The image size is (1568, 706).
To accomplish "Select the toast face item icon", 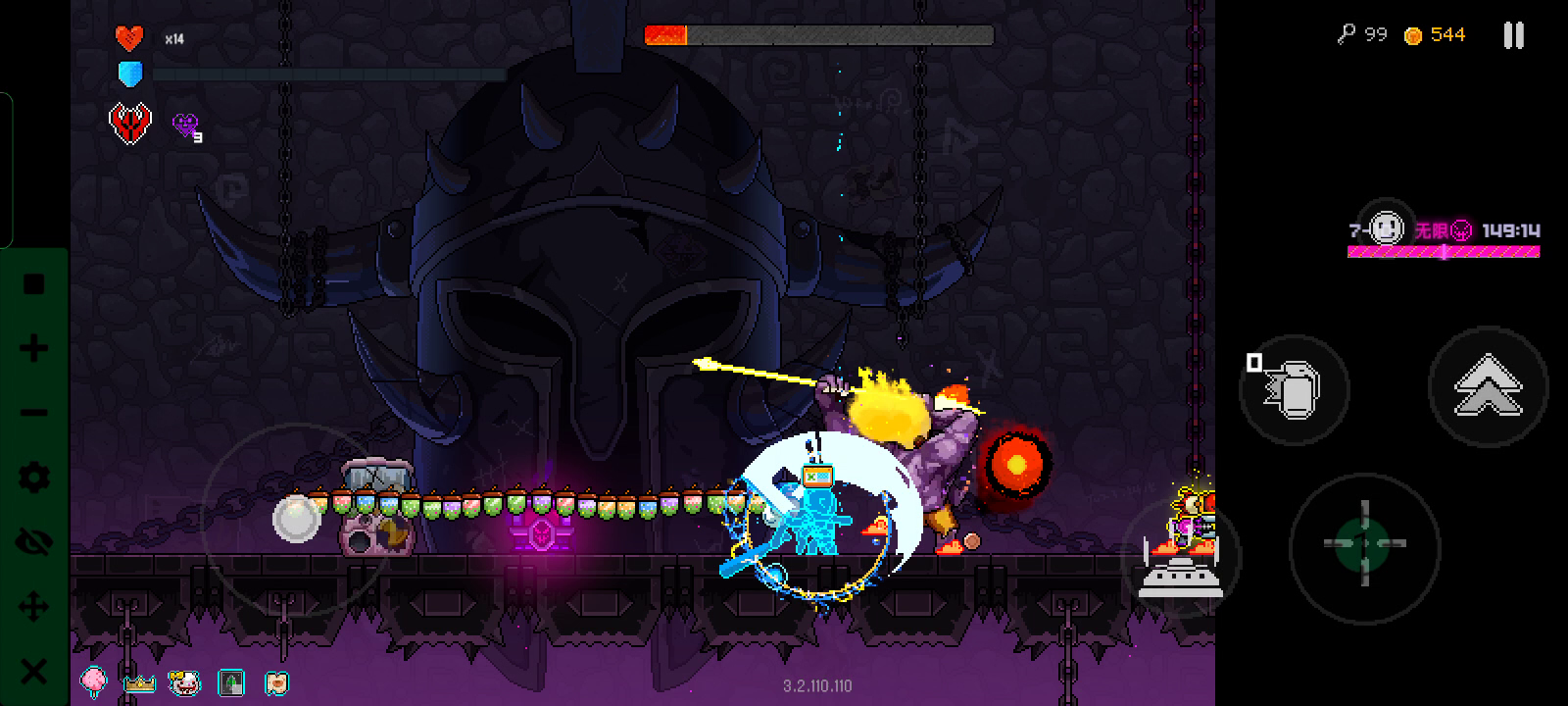I will (276, 681).
